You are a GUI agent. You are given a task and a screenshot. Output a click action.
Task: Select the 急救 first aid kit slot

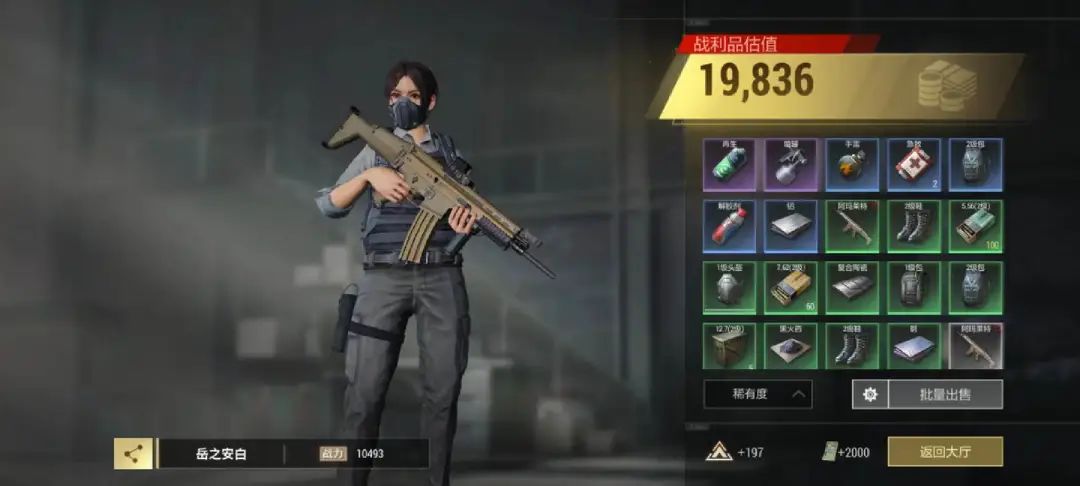(x=914, y=164)
